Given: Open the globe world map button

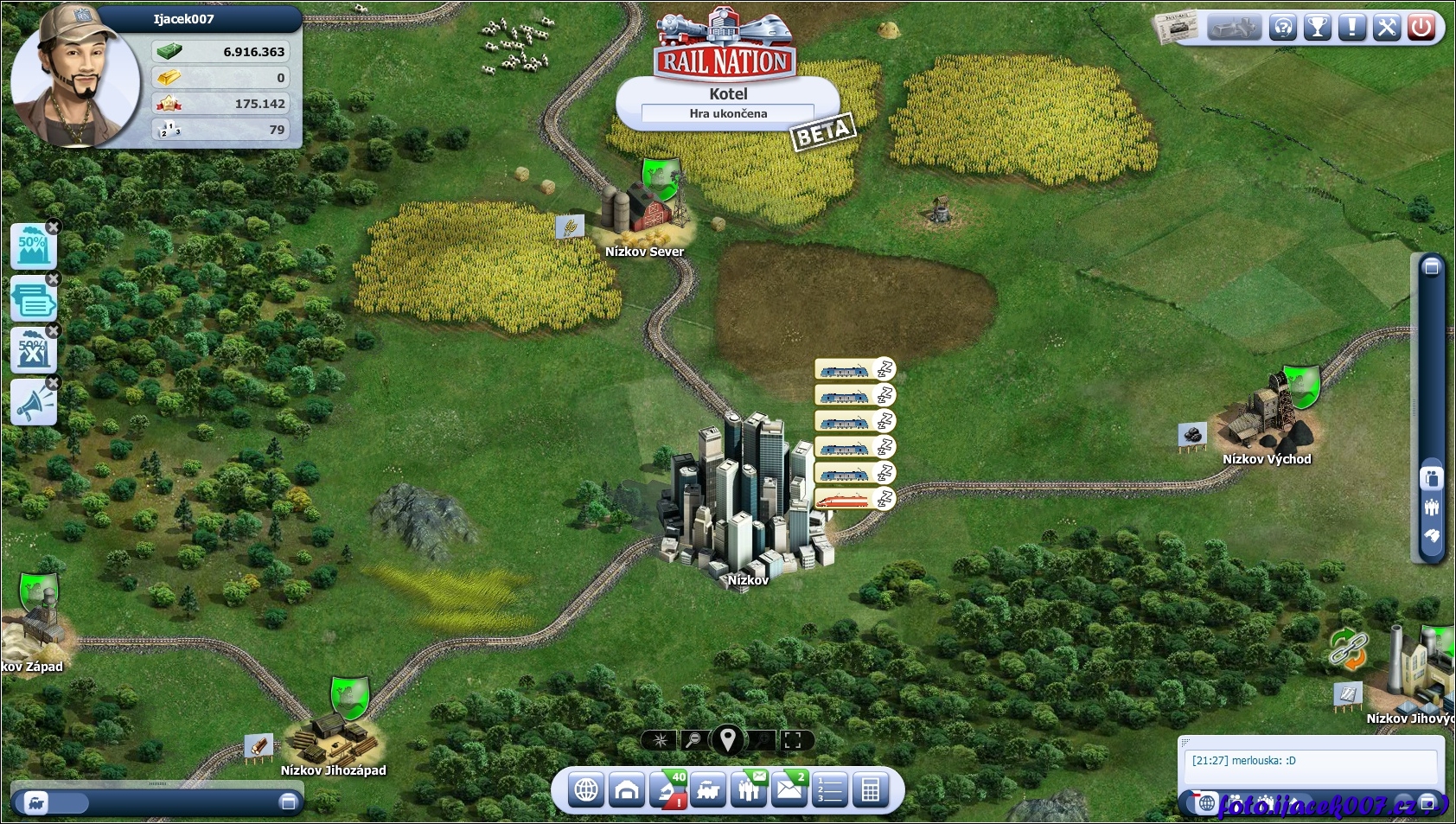Looking at the screenshot, I should tap(586, 790).
